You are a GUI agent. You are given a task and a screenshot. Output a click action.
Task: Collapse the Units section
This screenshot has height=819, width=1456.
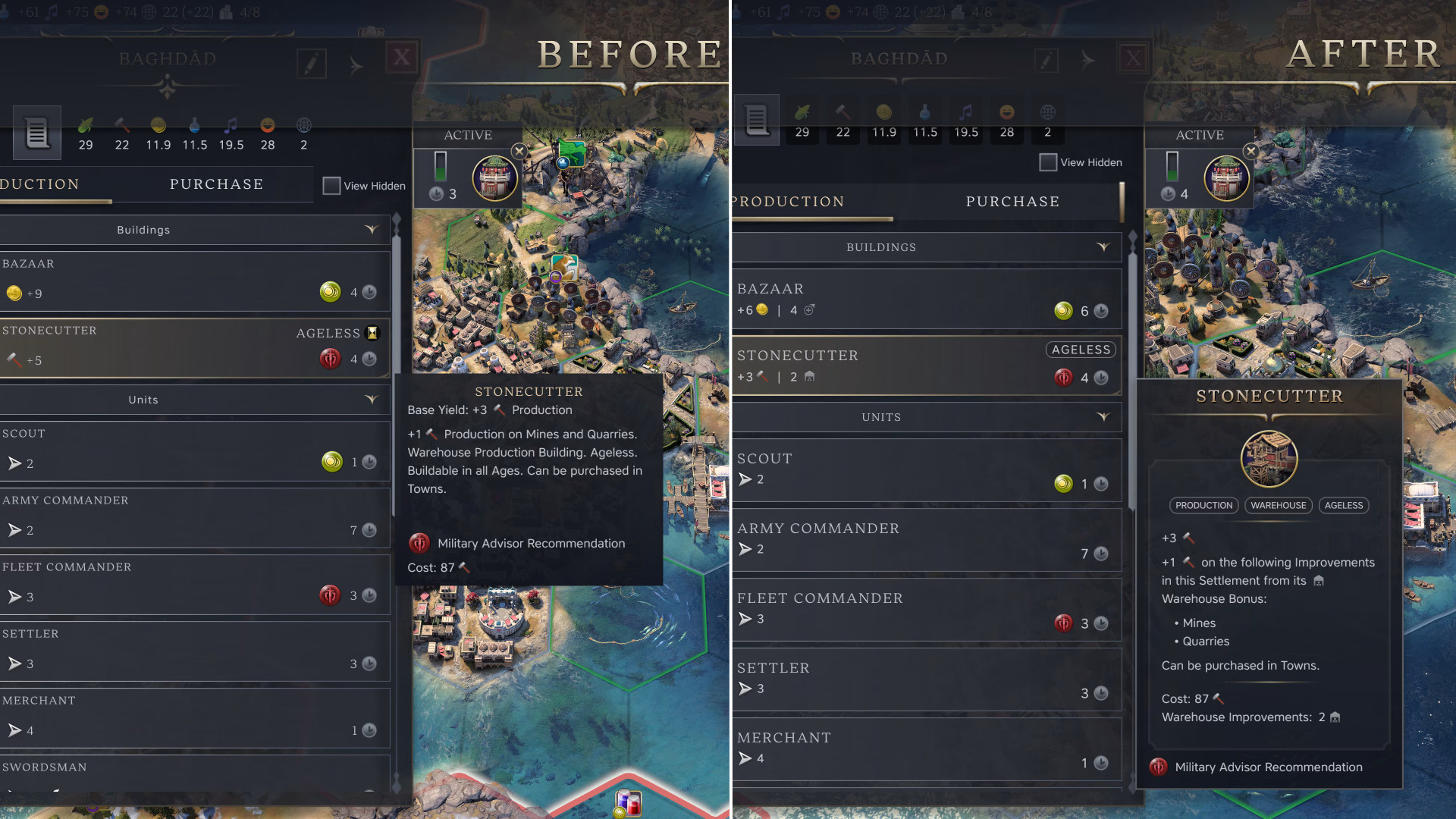pyautogui.click(x=371, y=400)
